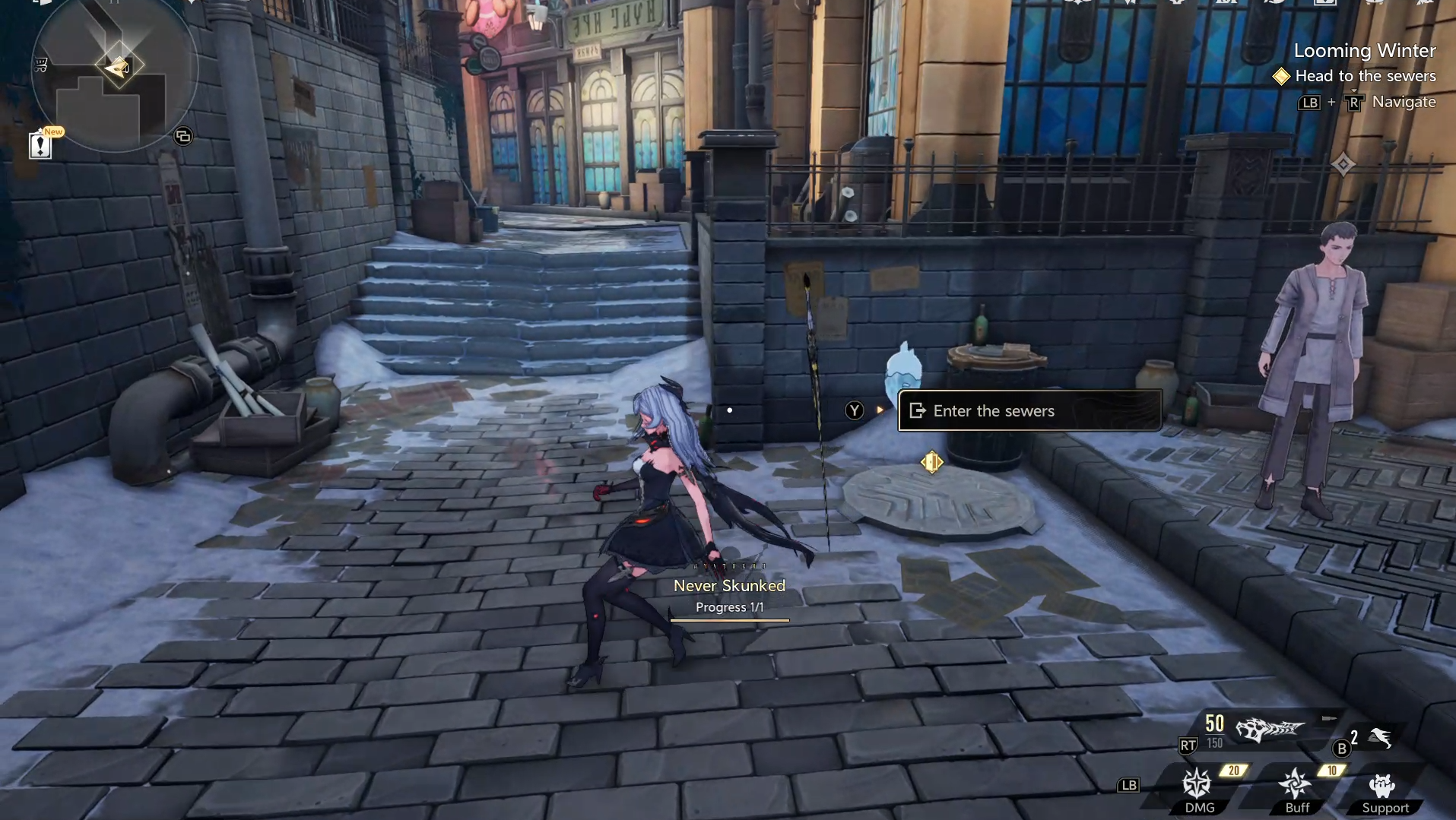Viewport: 1456px width, 820px height.
Task: Select the Enter the sewers prompt
Action: tap(1029, 411)
